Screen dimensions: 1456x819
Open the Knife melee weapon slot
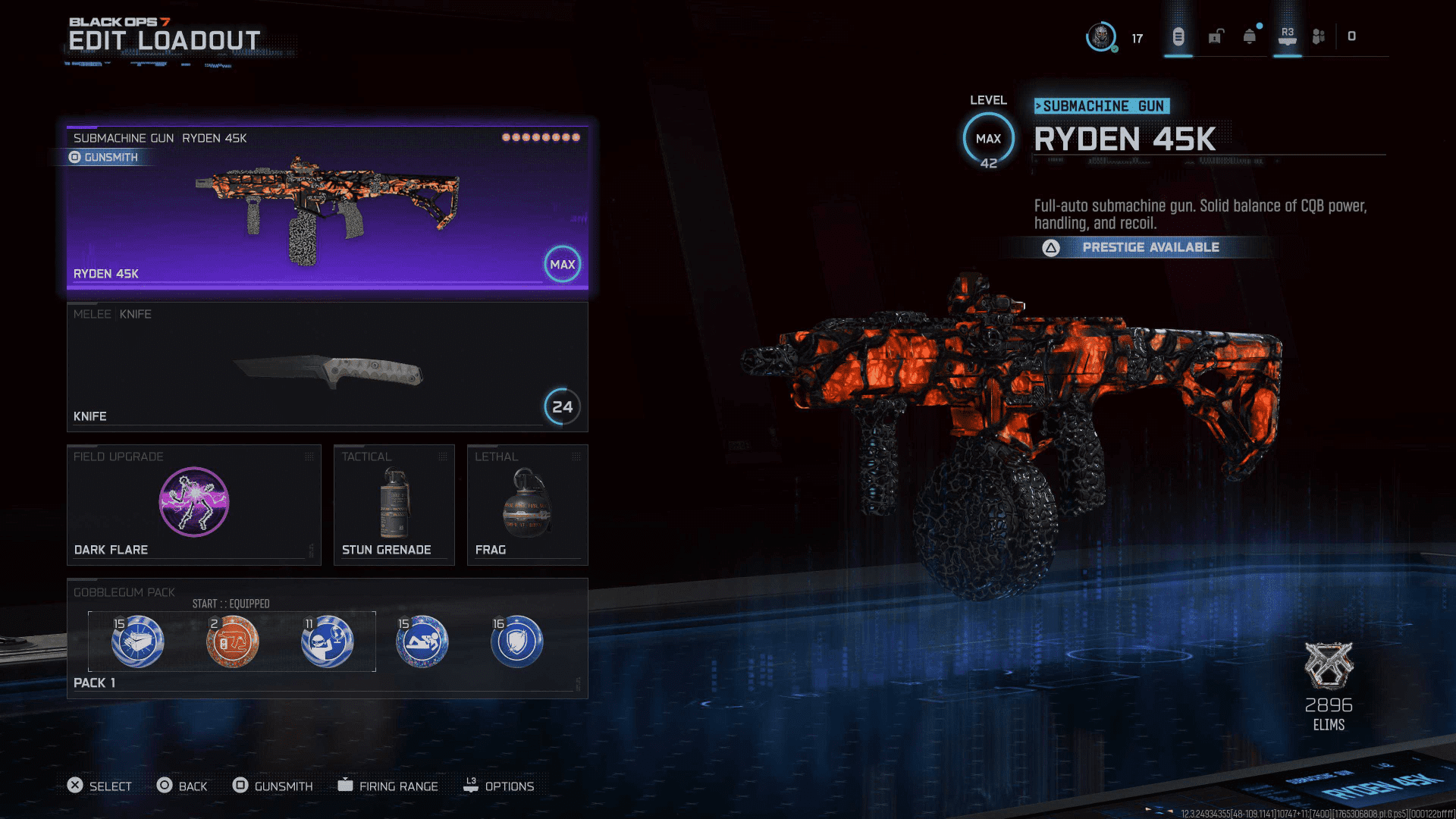(327, 368)
